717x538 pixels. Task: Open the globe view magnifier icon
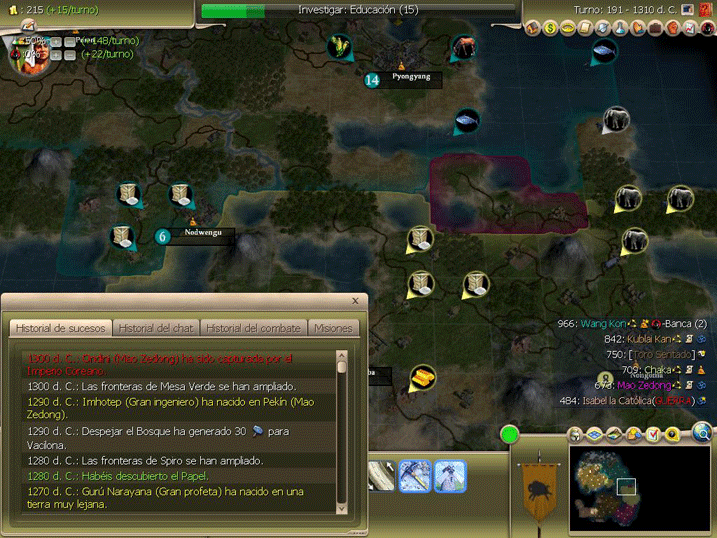point(703,432)
